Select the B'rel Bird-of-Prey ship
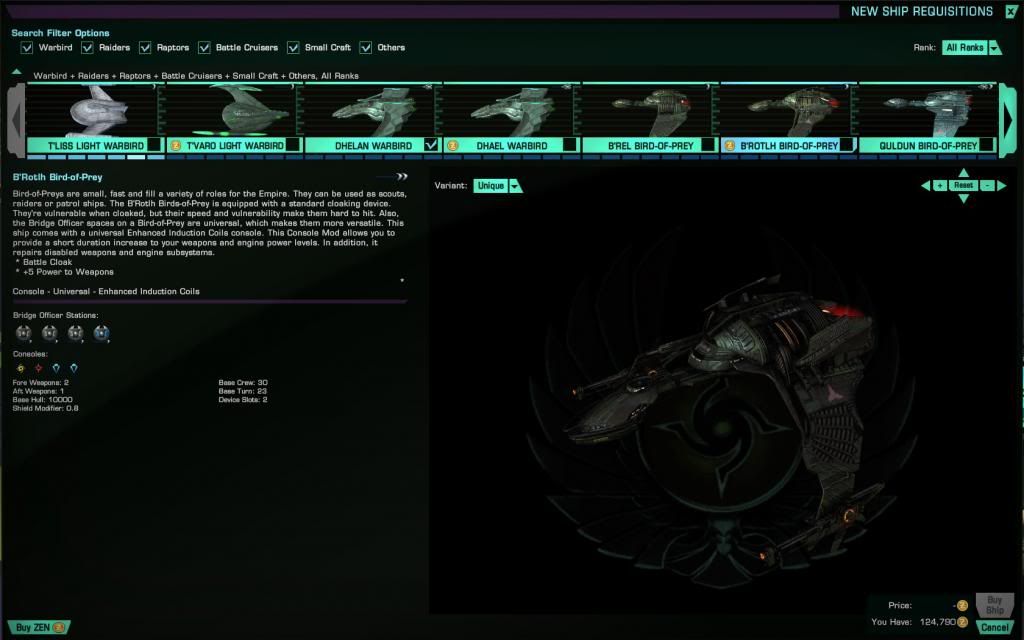This screenshot has height=640, width=1024. pos(651,110)
